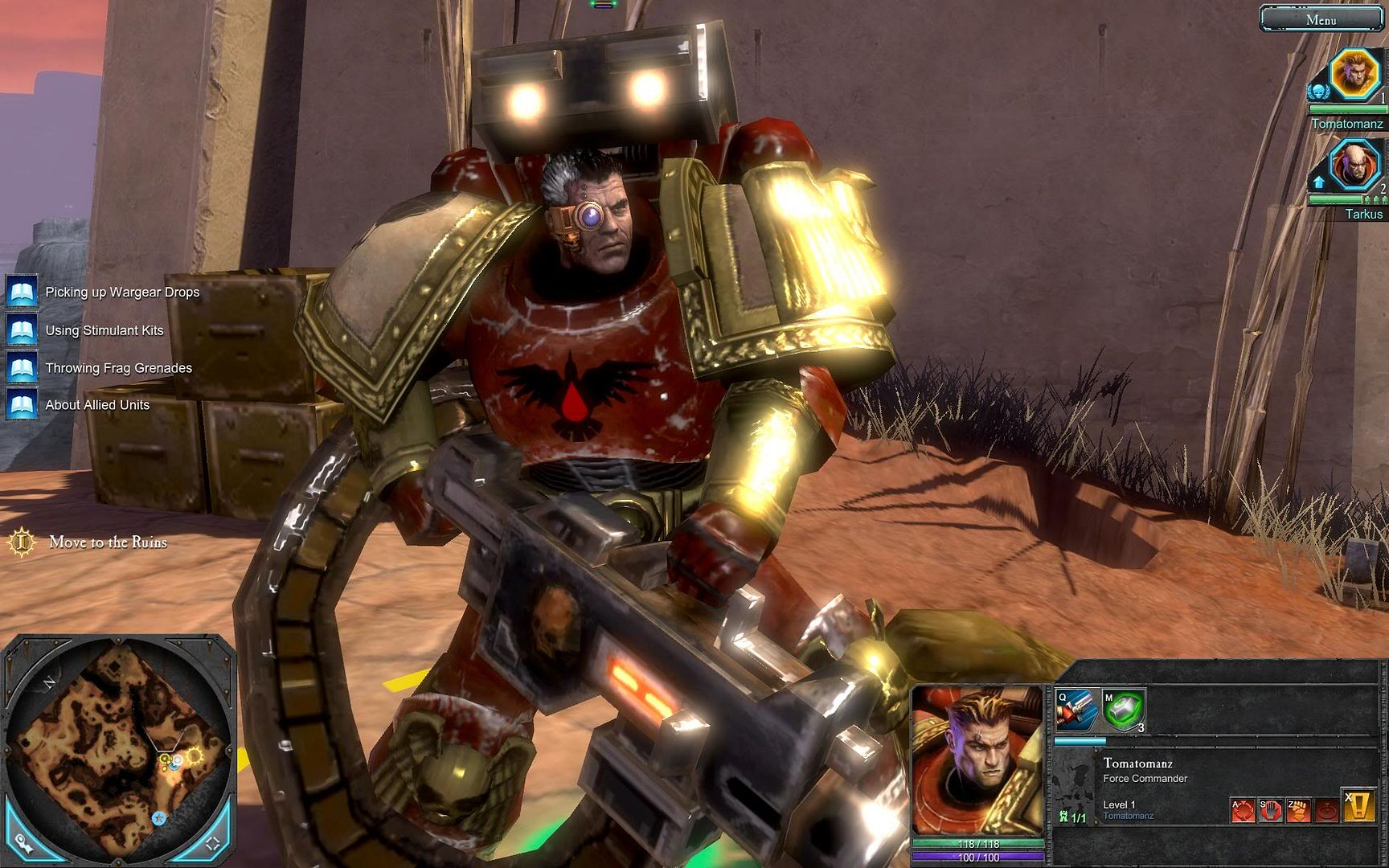Use the green stimulant kit item
Image resolution: width=1389 pixels, height=868 pixels.
coord(1123,710)
